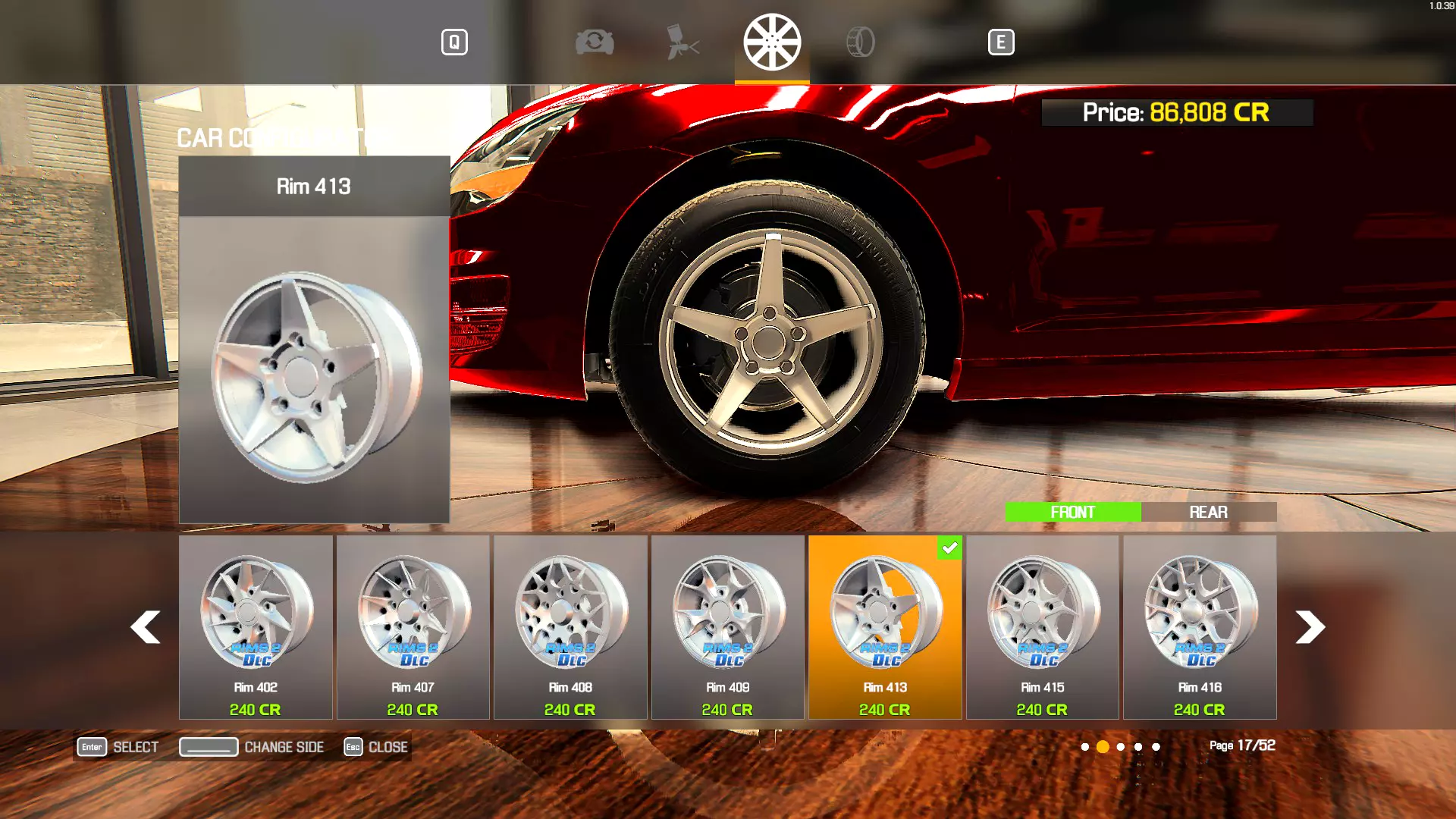Image resolution: width=1456 pixels, height=819 pixels.
Task: Select the Rim 402 tile
Action: (x=256, y=626)
